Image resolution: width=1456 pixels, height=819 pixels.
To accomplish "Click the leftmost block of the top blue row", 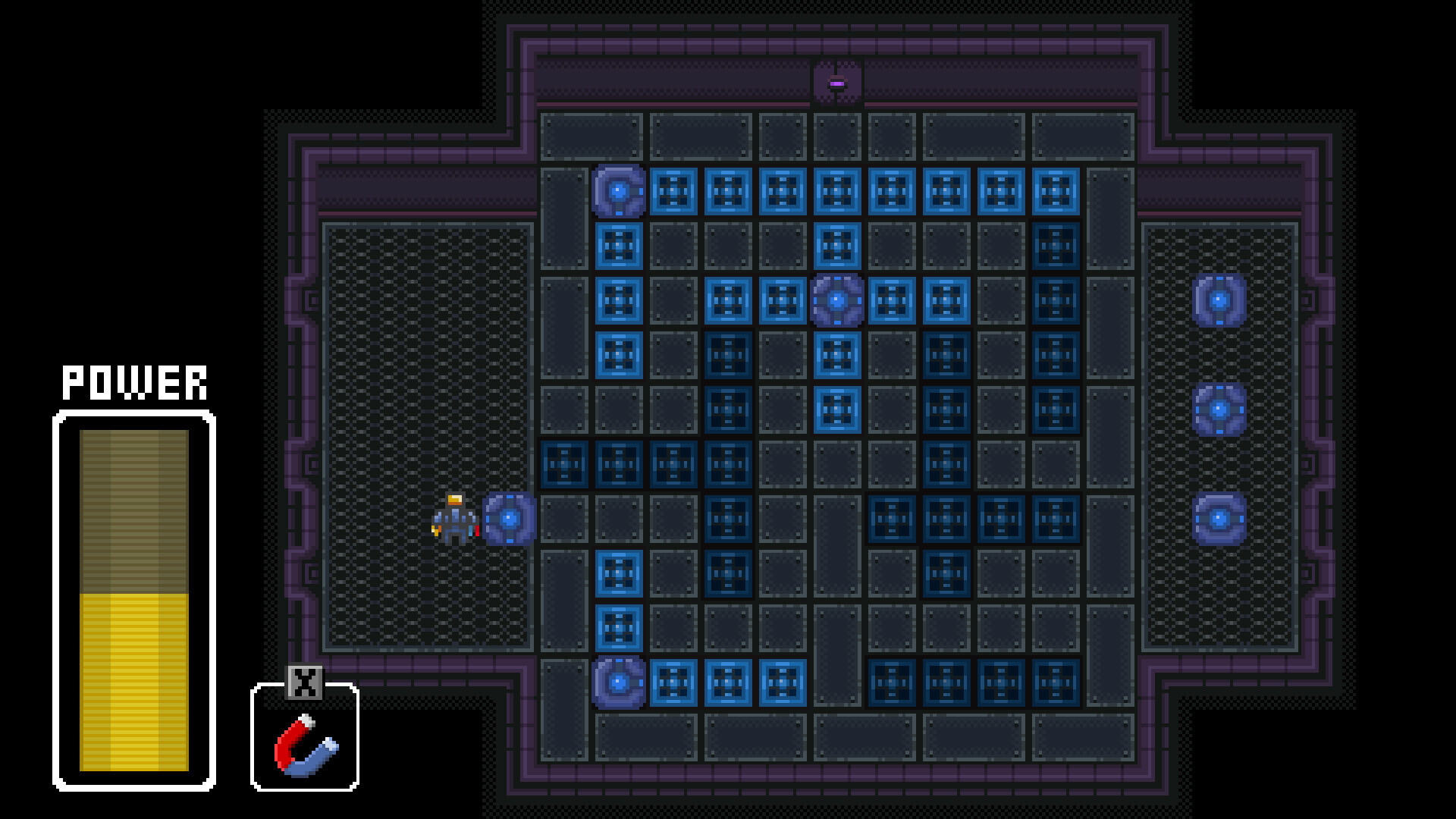I will (673, 191).
